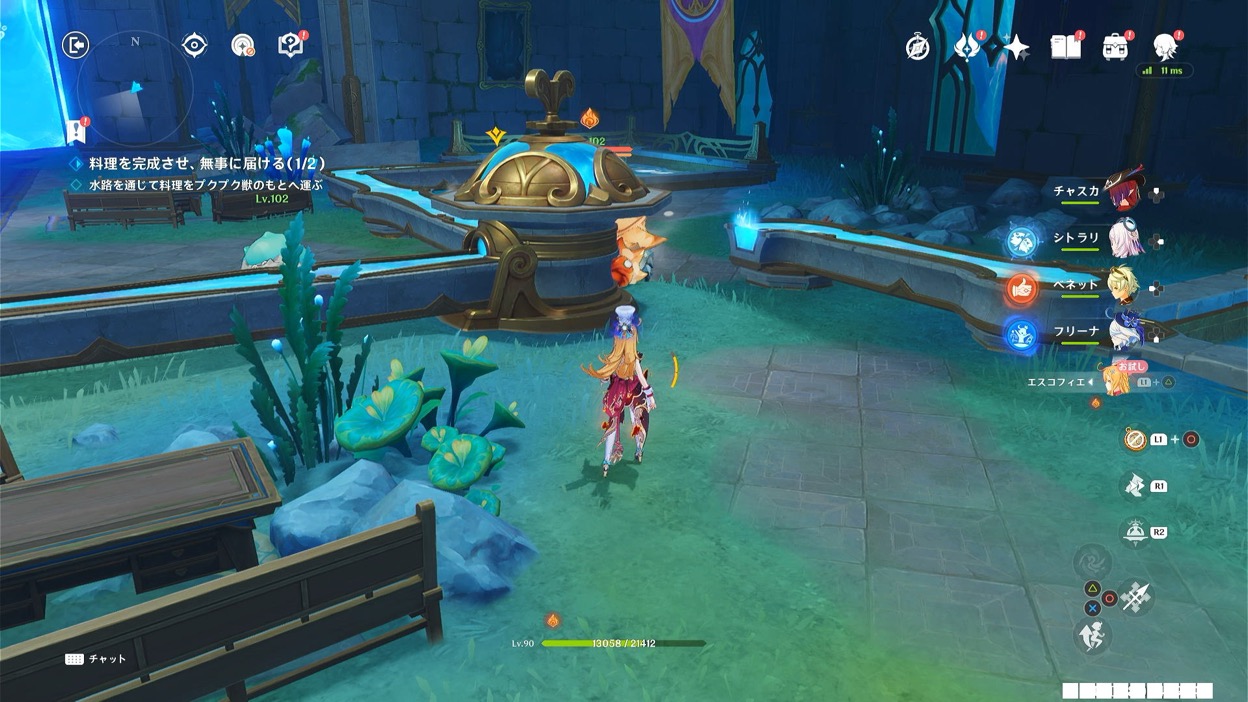Open the circular minimap
This screenshot has width=1248, height=702.
point(135,90)
